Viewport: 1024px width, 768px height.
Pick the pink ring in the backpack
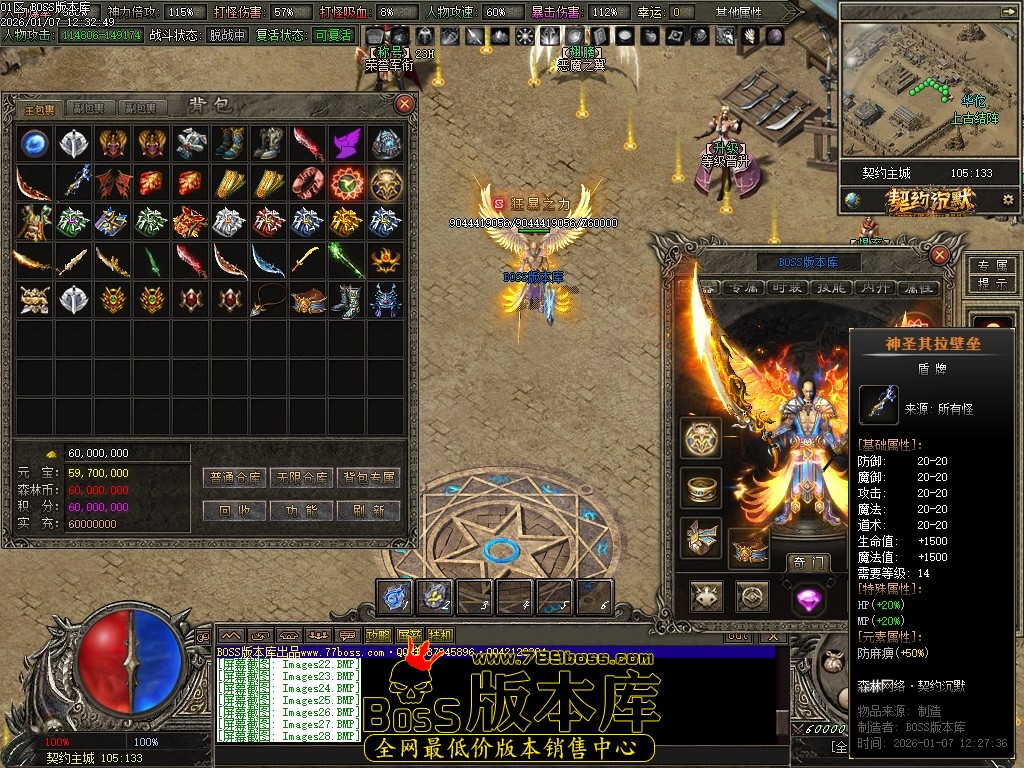point(308,183)
